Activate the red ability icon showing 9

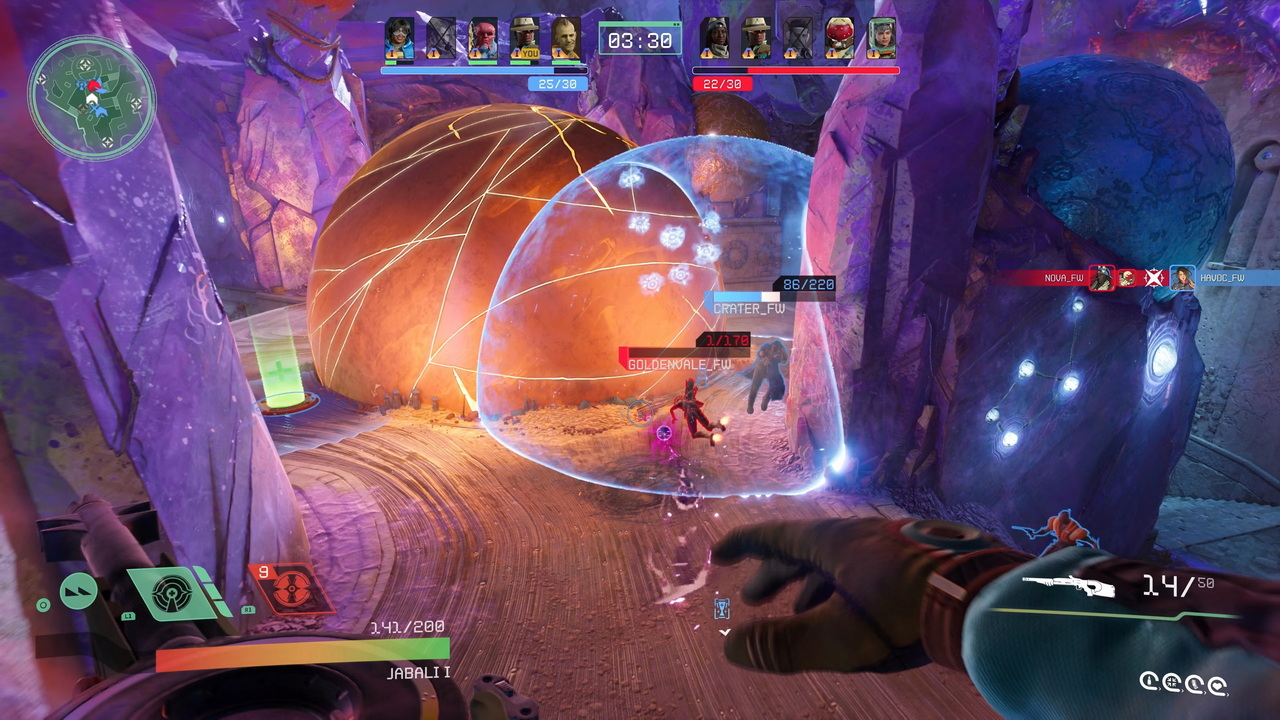tap(291, 588)
